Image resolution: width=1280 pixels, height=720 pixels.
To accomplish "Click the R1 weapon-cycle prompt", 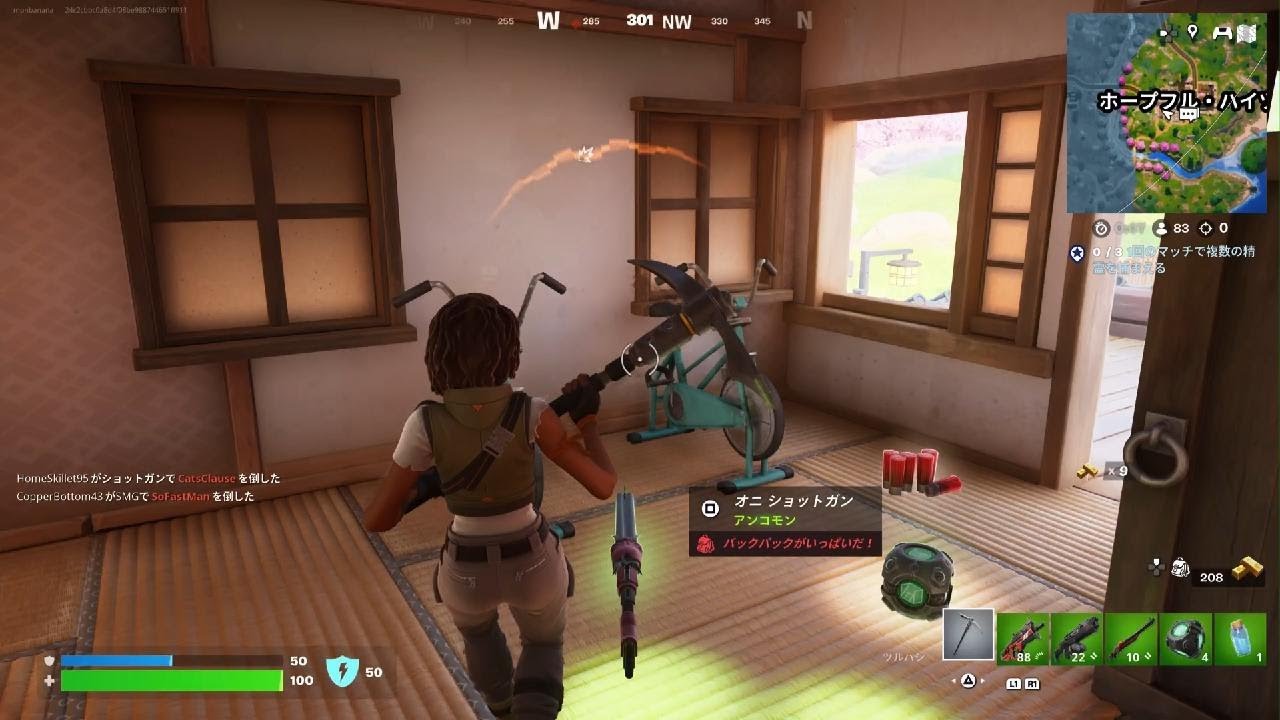I will [1033, 685].
